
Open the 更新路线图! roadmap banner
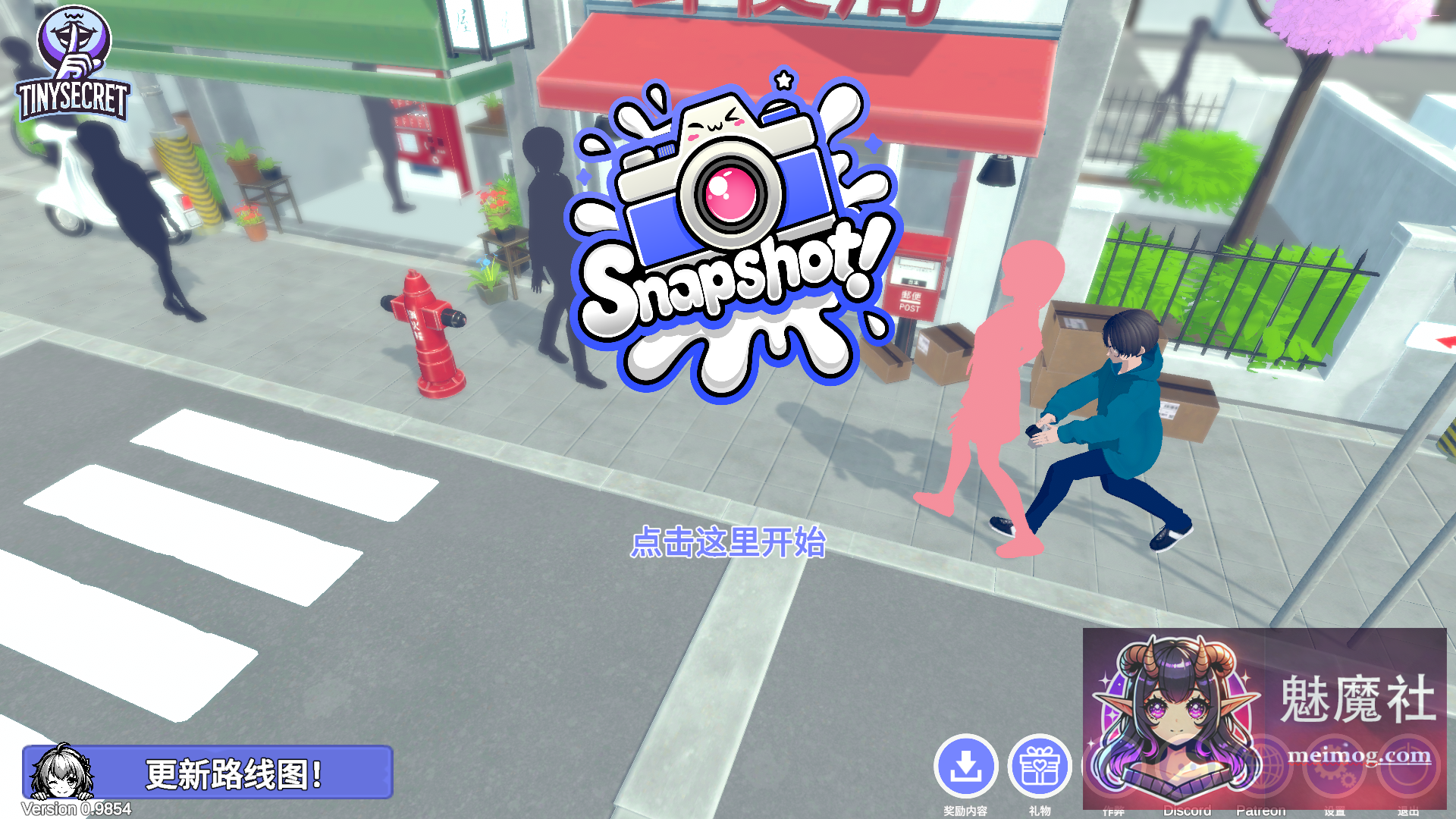235,772
